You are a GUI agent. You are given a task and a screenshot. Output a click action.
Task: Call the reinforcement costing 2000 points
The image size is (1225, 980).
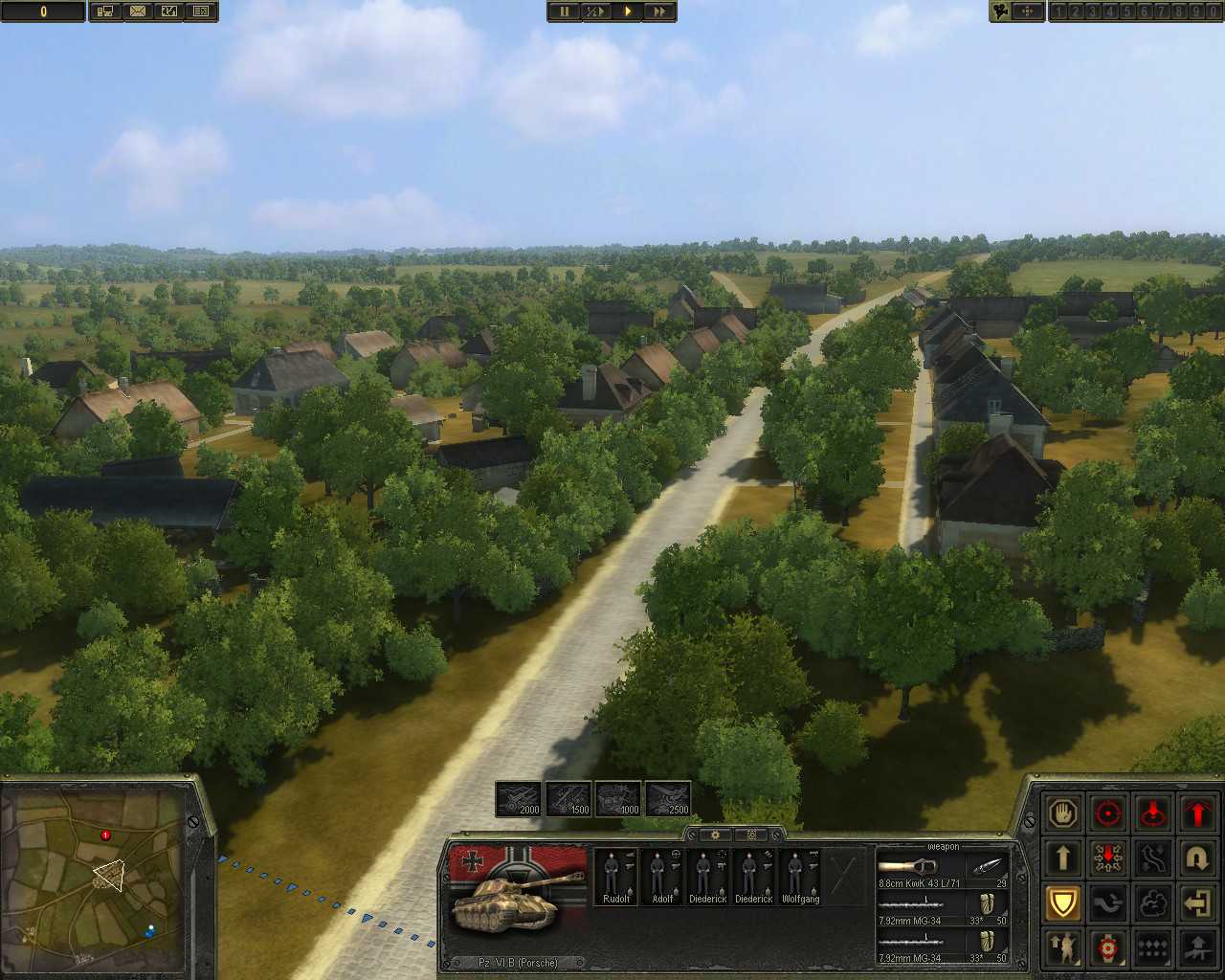[522, 797]
